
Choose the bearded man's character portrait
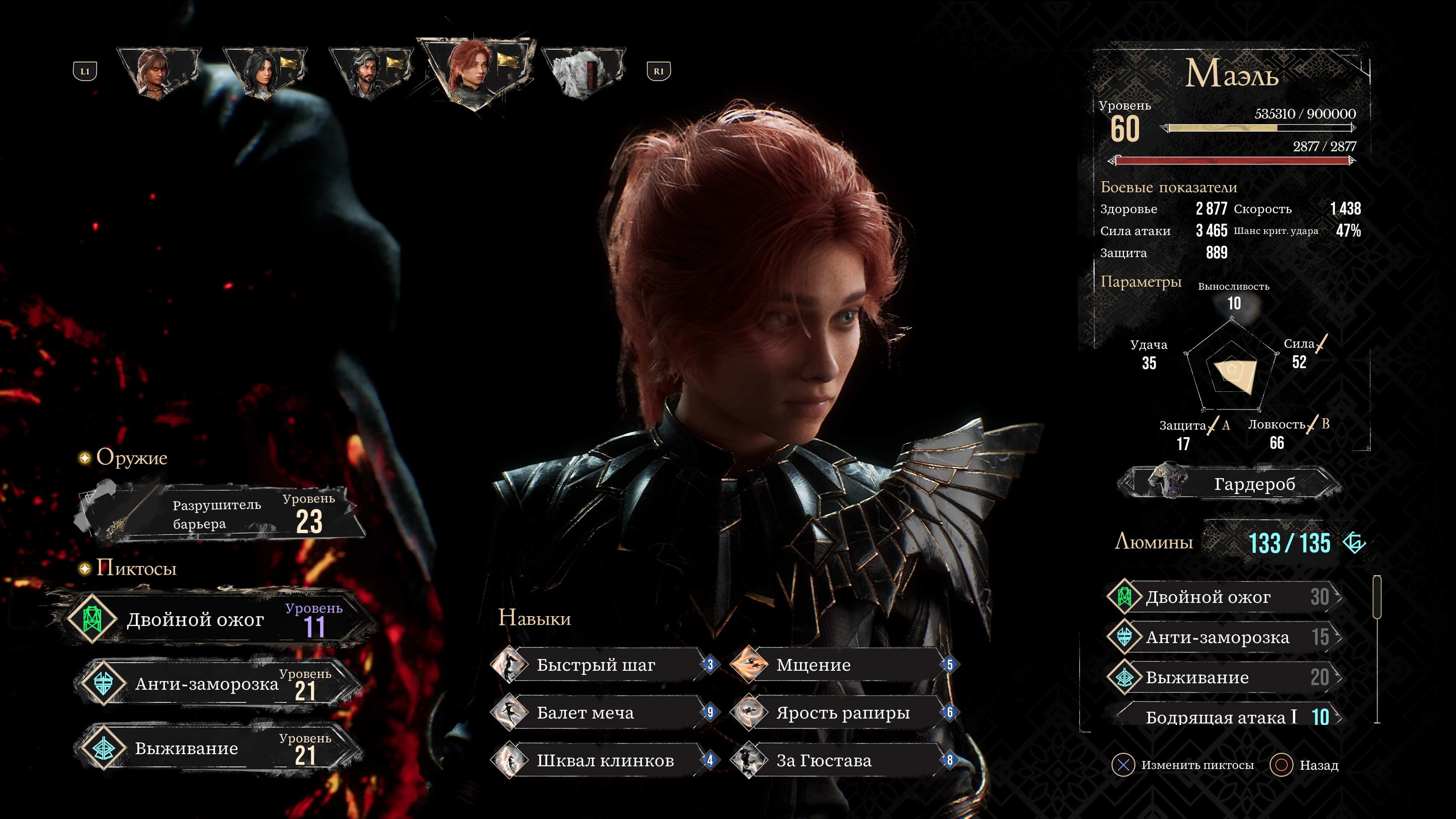point(370,72)
